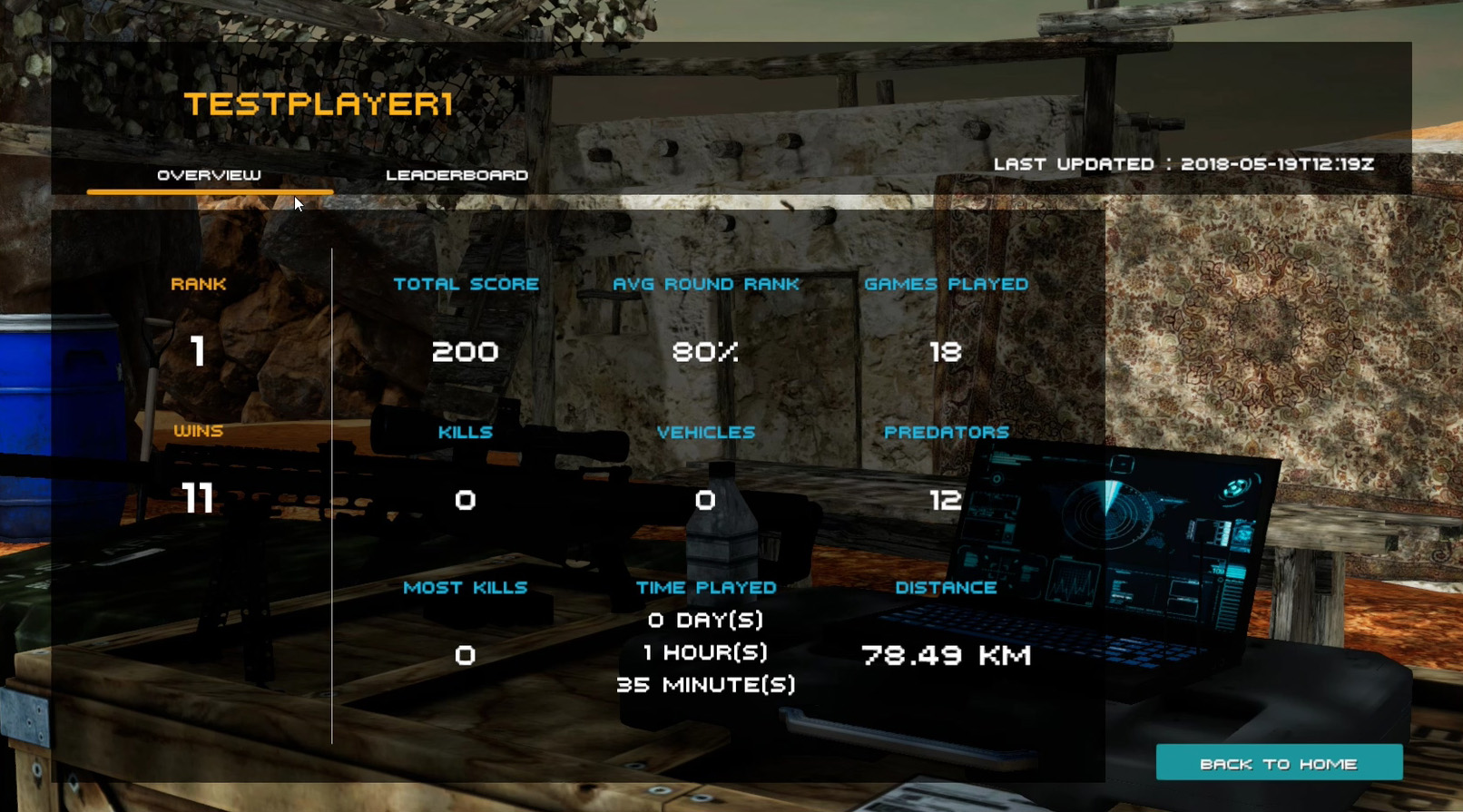Click the orange underline below Overview
This screenshot has width=1463, height=812.
(x=210, y=191)
